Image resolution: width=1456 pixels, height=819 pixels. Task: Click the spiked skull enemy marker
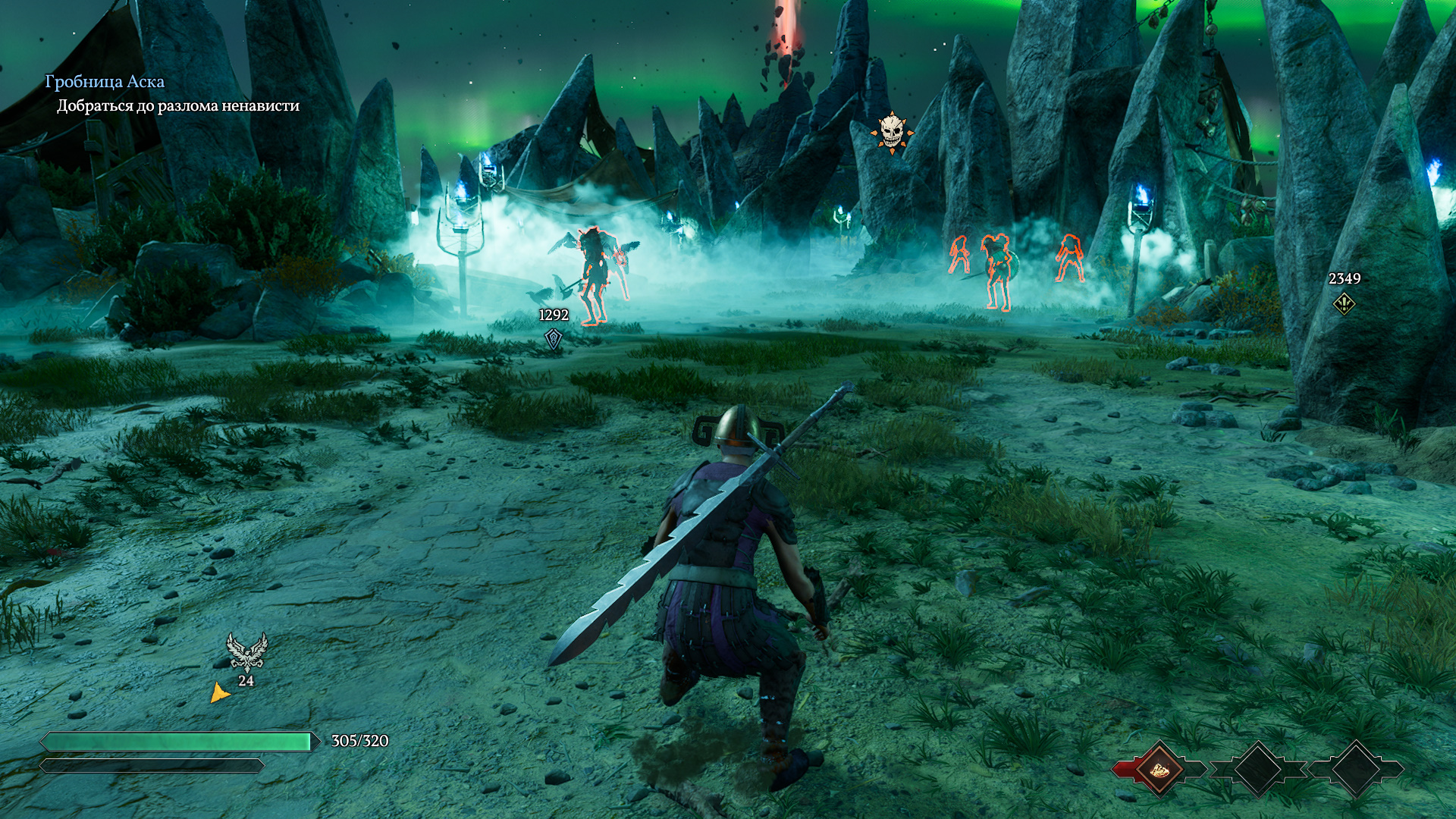891,133
